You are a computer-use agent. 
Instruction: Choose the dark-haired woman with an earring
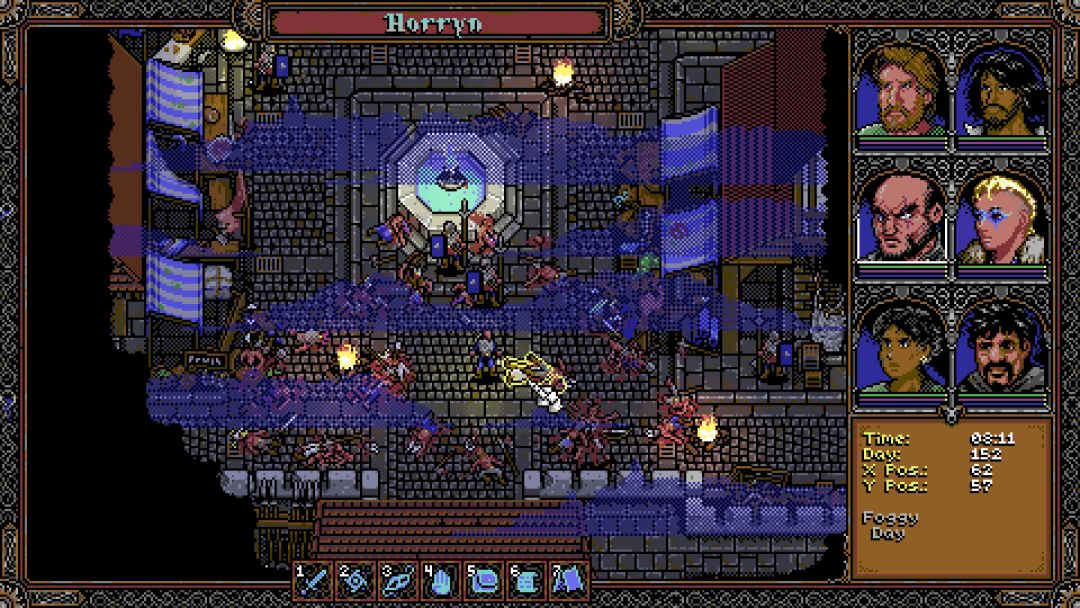tap(901, 347)
